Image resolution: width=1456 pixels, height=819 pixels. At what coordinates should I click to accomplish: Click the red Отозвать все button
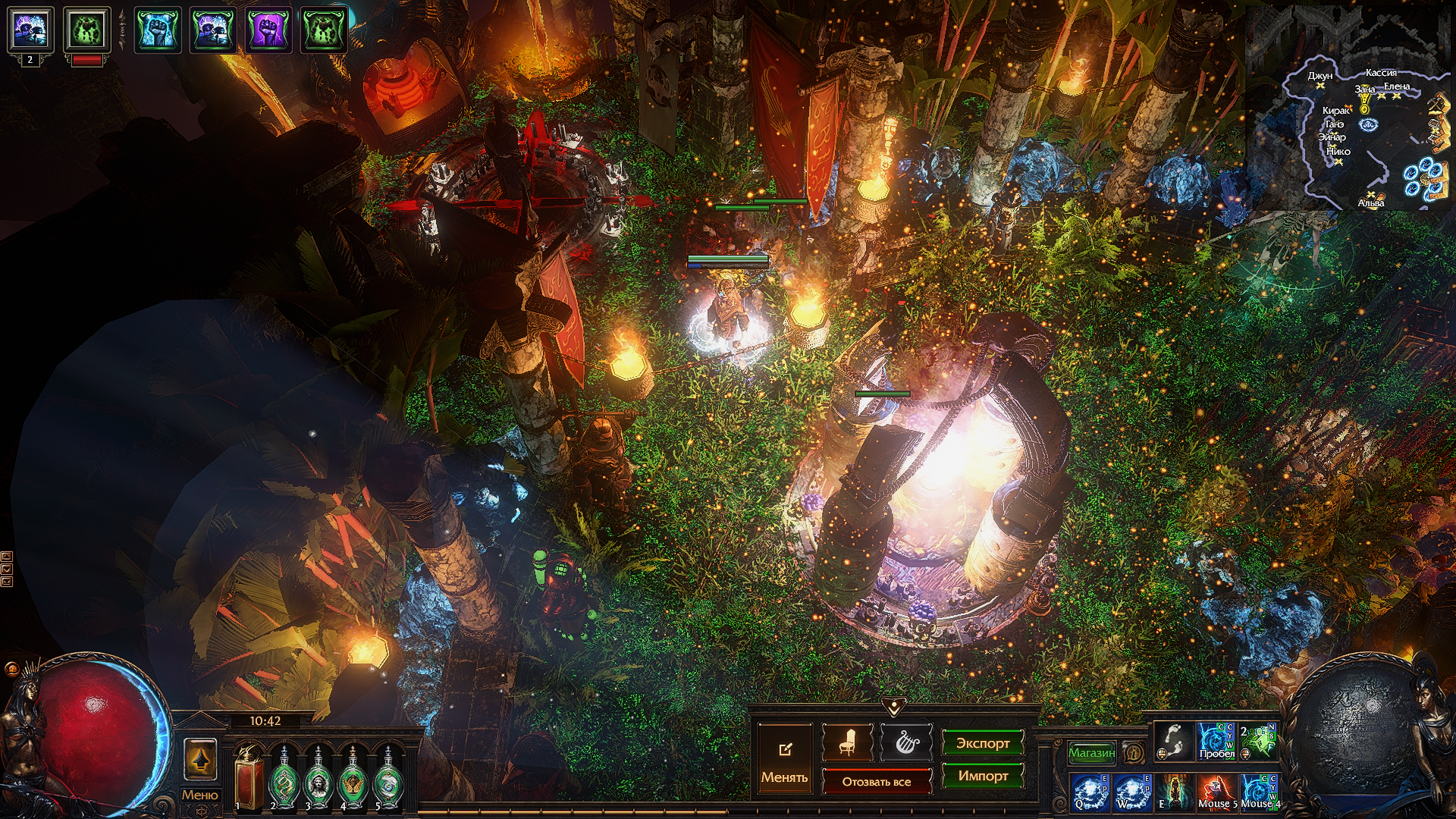pyautogui.click(x=876, y=781)
